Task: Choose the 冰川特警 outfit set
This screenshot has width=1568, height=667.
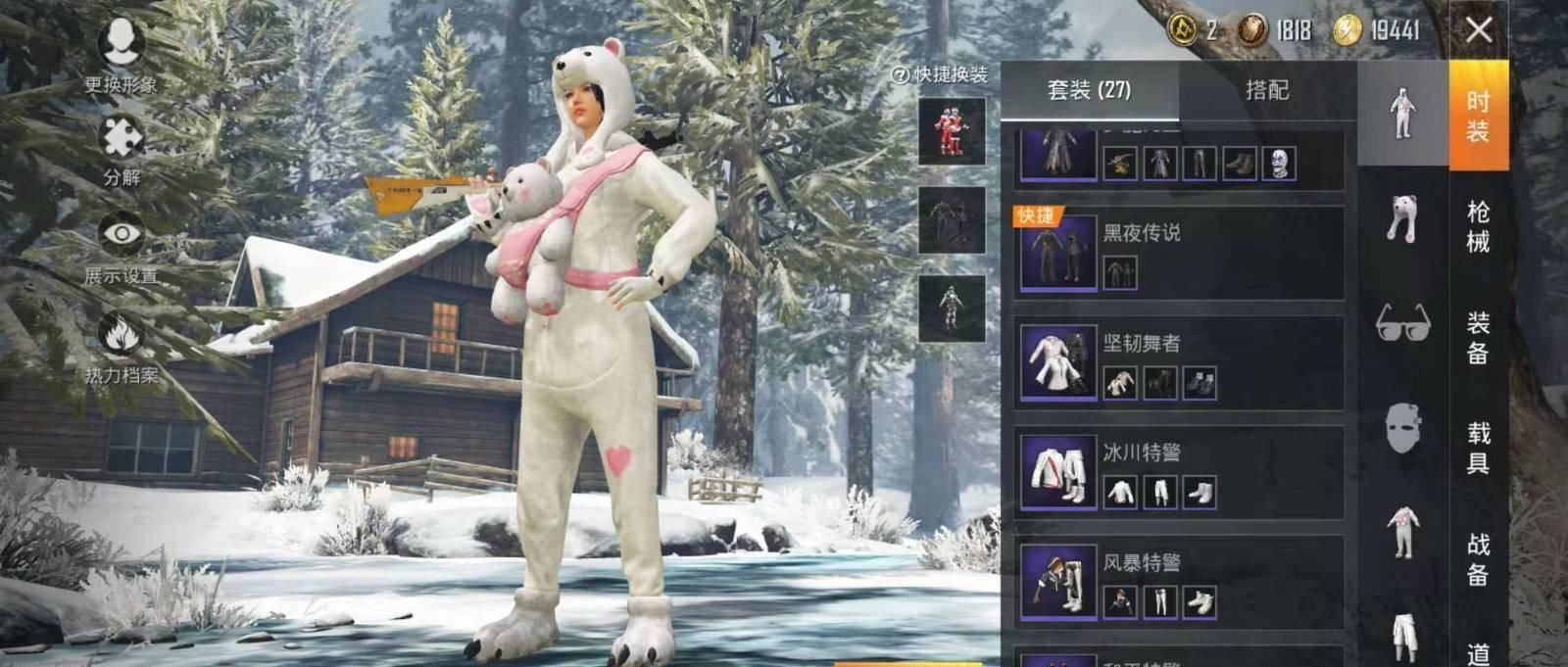Action: click(x=1180, y=472)
